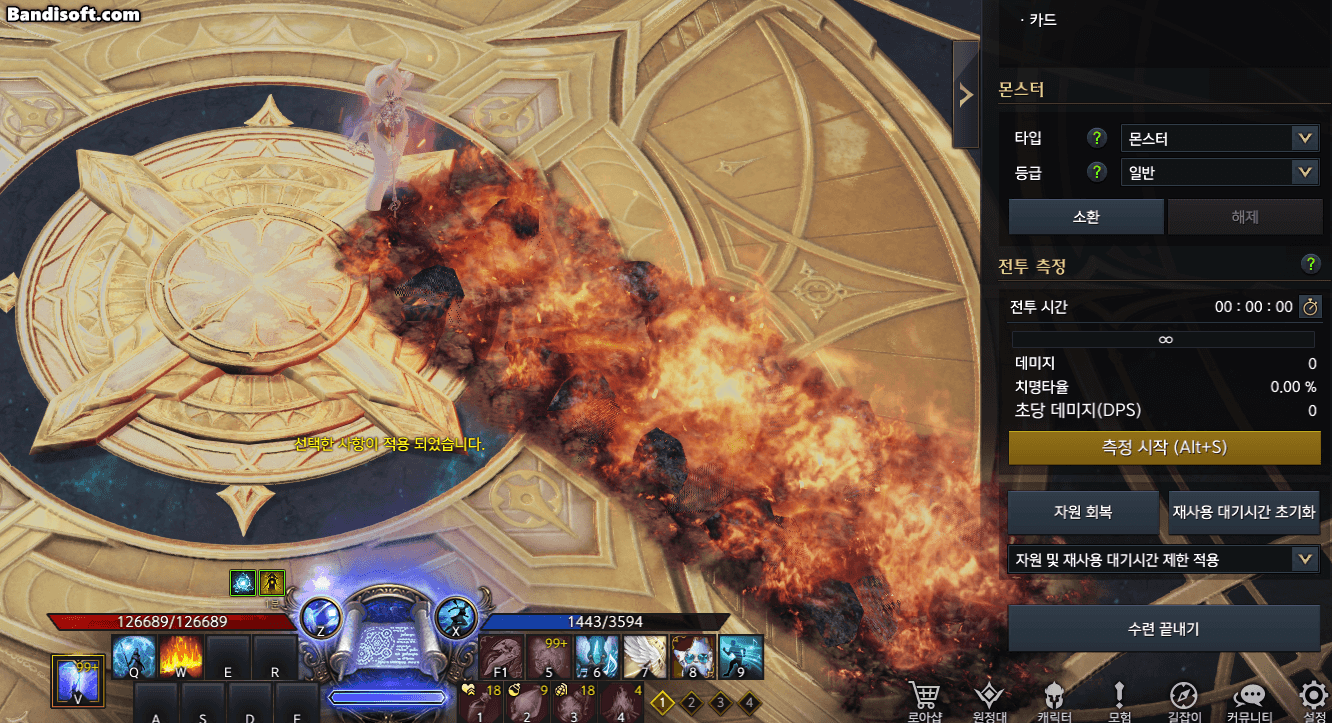This screenshot has width=1332, height=723.
Task: Open the 커뮤니티 community menu
Action: (1248, 700)
